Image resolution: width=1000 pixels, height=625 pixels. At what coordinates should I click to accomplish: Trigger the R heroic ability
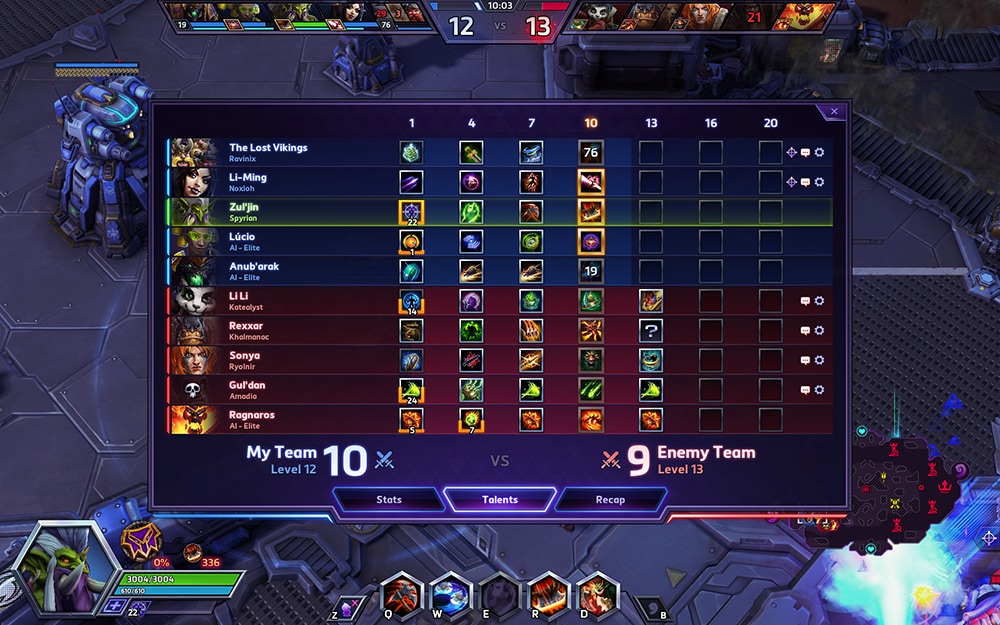(548, 593)
